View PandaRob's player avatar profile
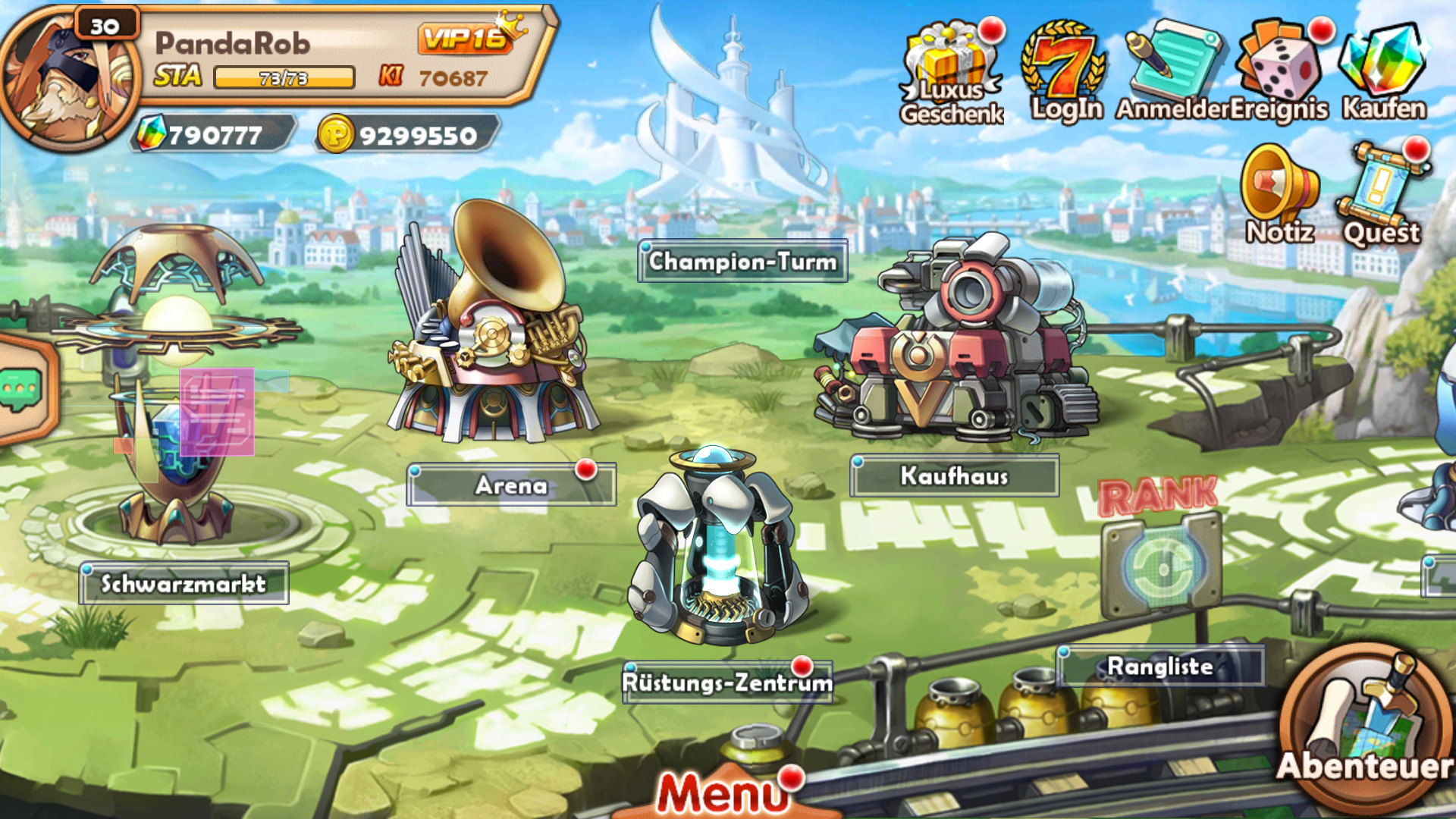Screen dimensions: 1456x819 [70, 80]
